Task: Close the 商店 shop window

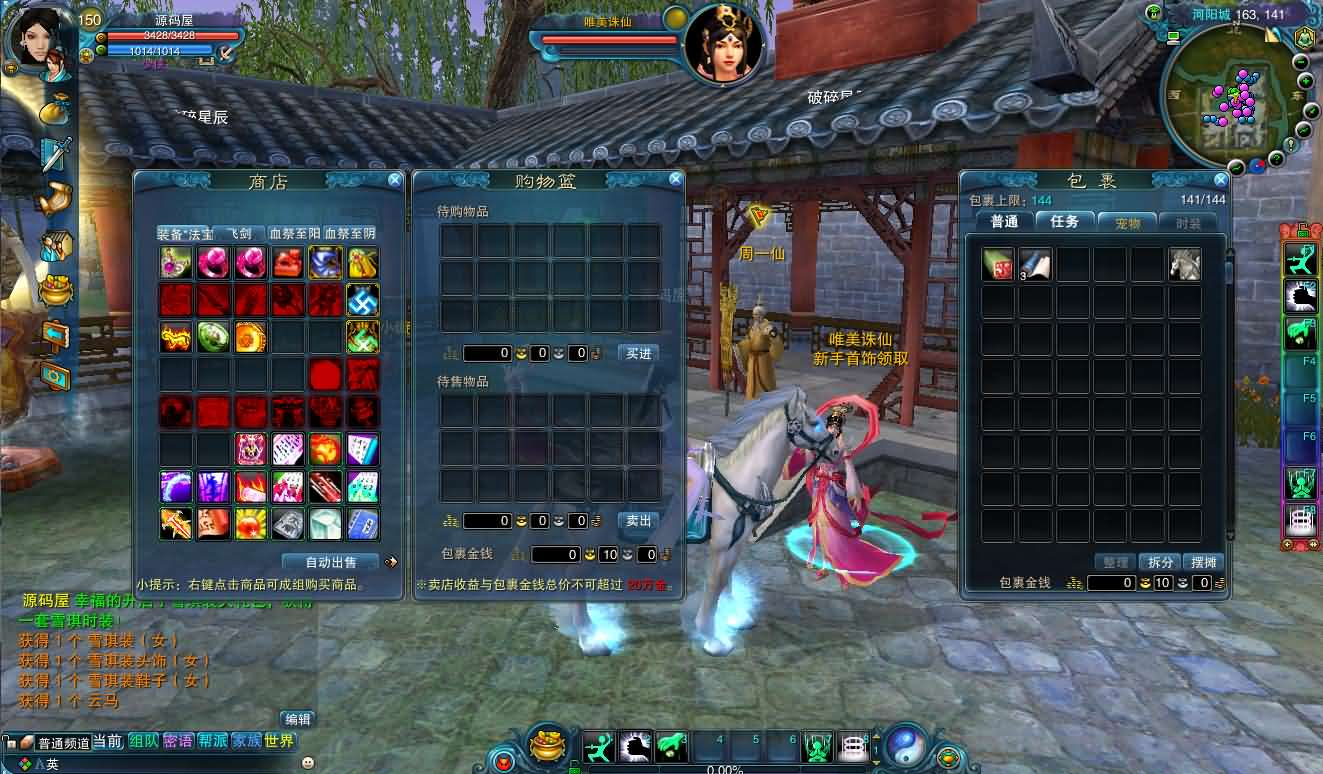Action: tap(395, 180)
